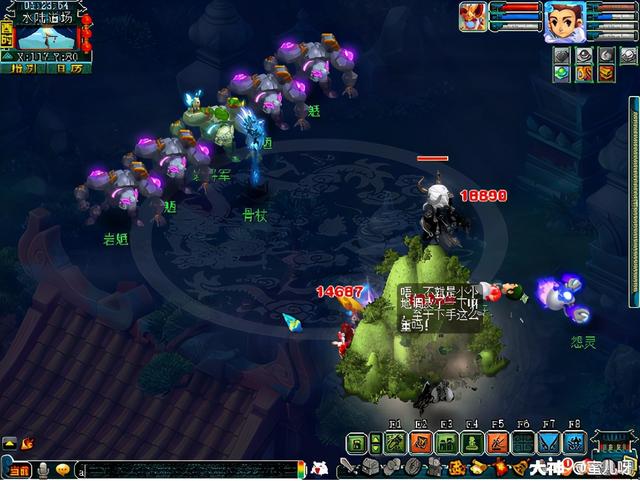Screen dimensions: 640x481
Task: Open the chat emoticon smiley button
Action: (x=63, y=470)
